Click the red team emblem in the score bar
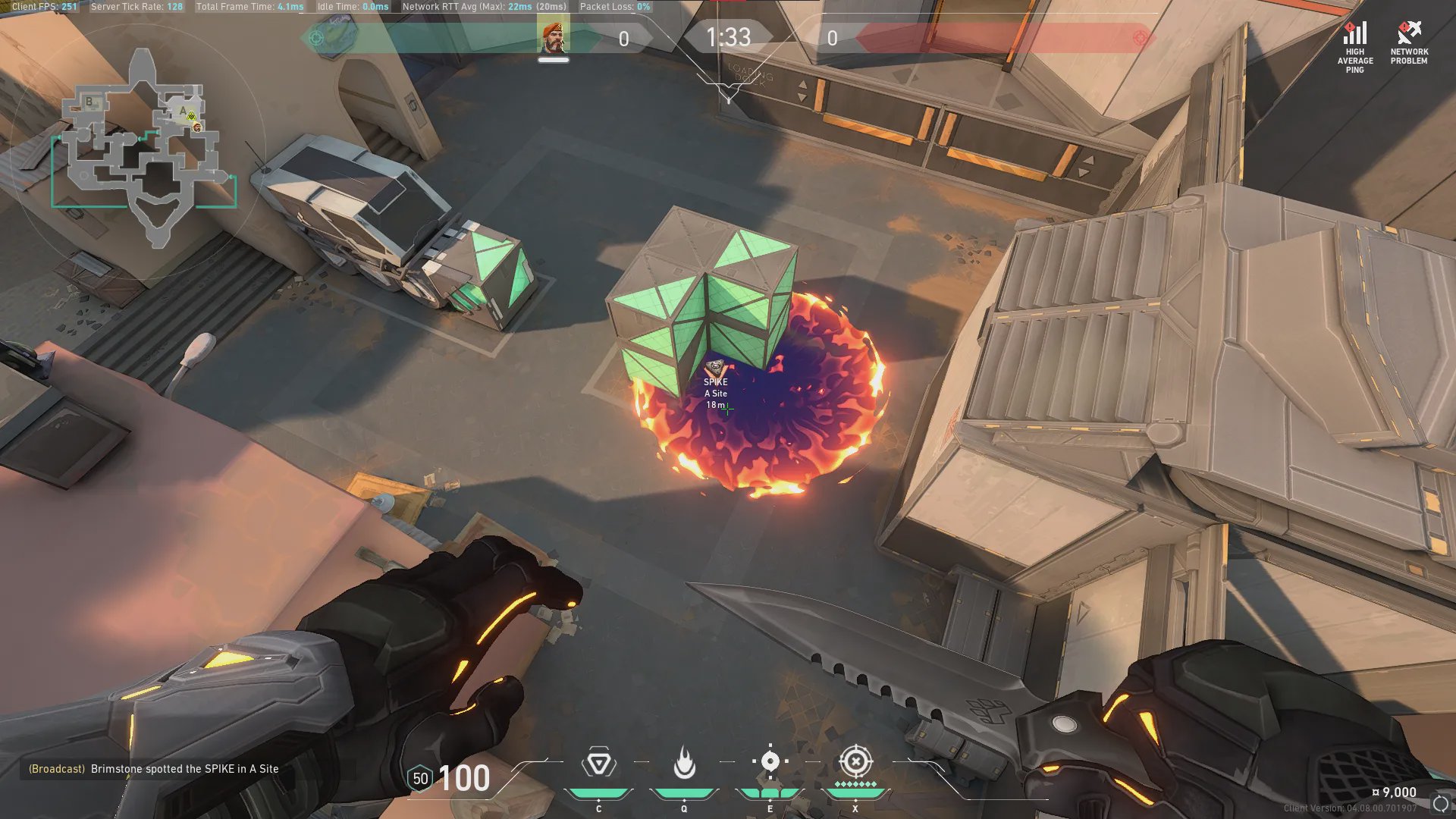The width and height of the screenshot is (1456, 819). pyautogui.click(x=1140, y=38)
